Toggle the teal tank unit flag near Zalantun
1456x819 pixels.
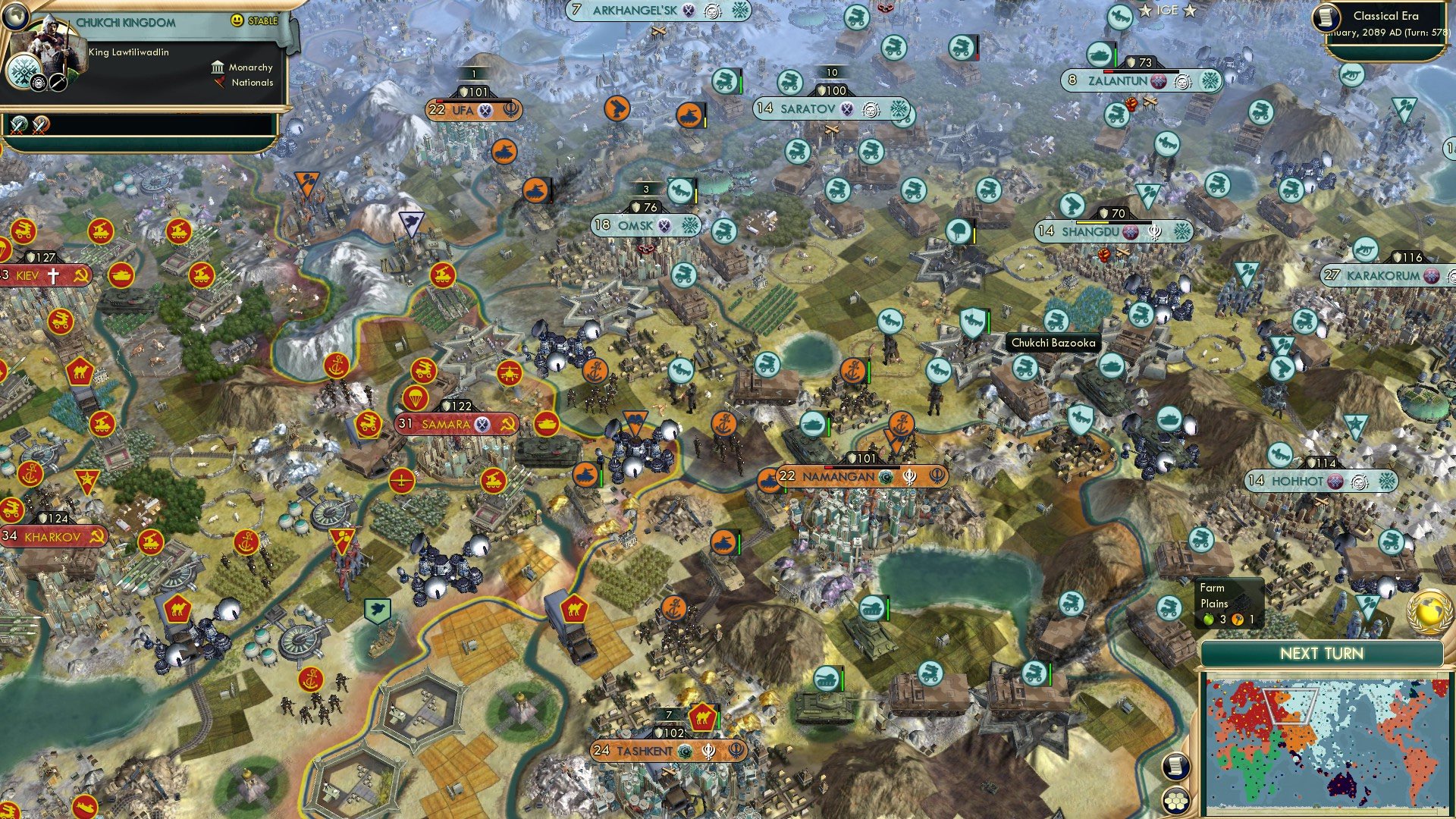(1100, 55)
